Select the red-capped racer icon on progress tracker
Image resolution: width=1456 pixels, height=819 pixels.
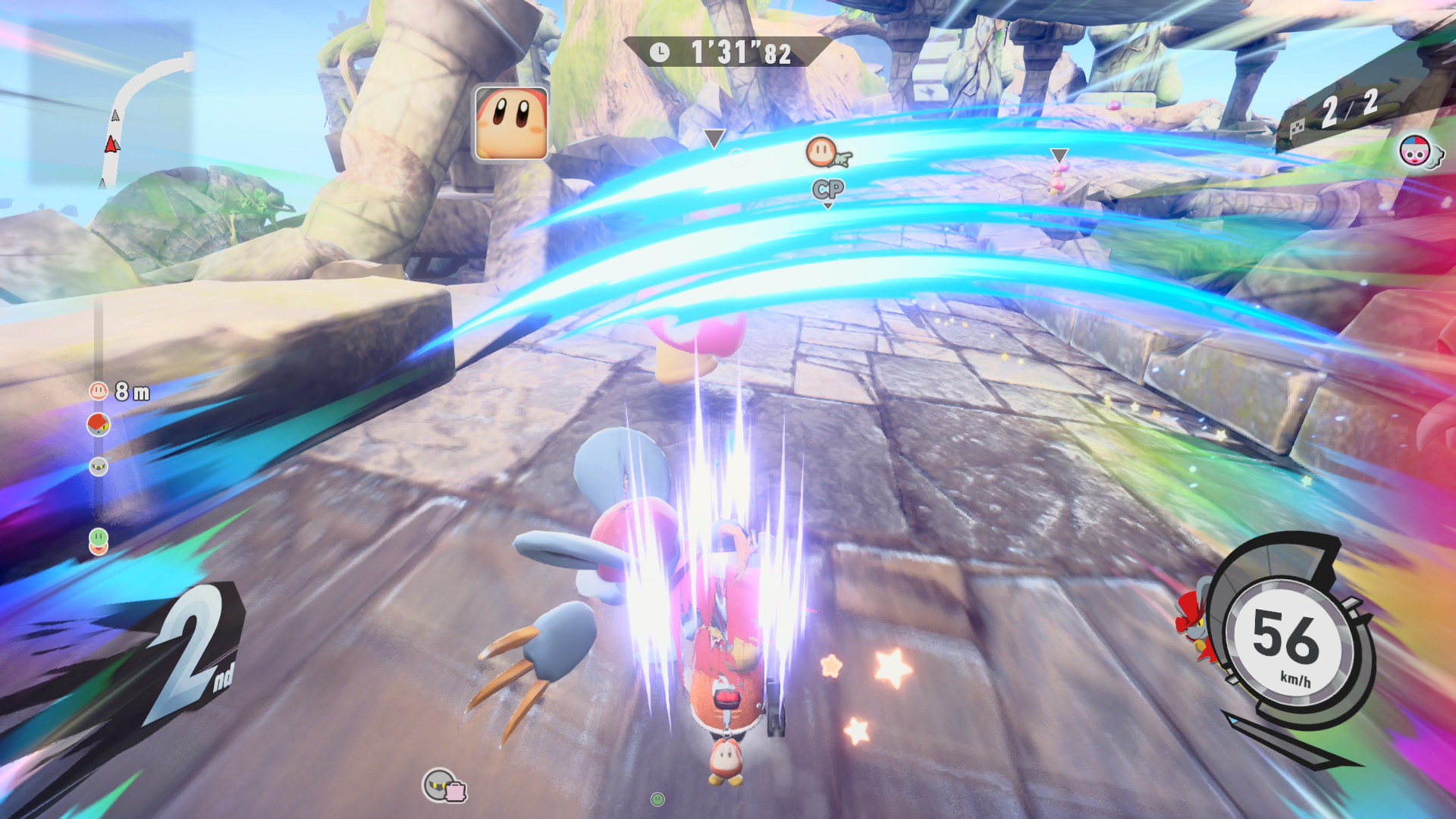click(99, 425)
